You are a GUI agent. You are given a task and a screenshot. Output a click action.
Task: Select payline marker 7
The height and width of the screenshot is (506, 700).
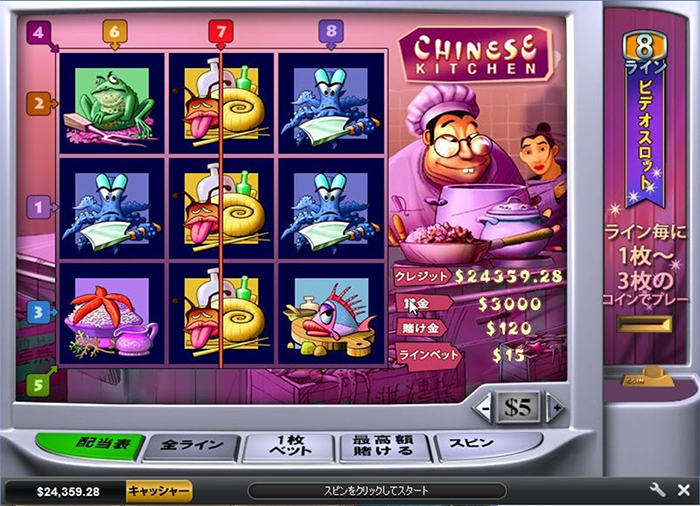pos(221,32)
